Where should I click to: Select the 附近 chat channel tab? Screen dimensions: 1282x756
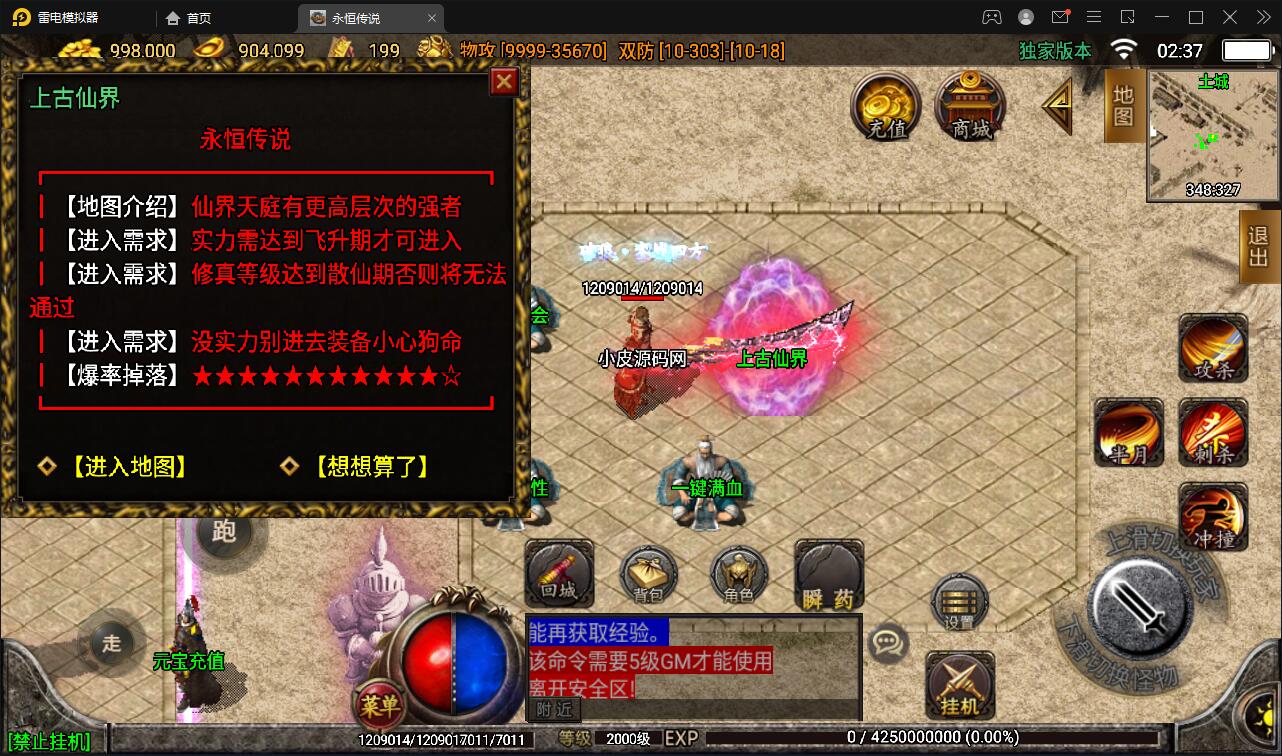coord(552,709)
